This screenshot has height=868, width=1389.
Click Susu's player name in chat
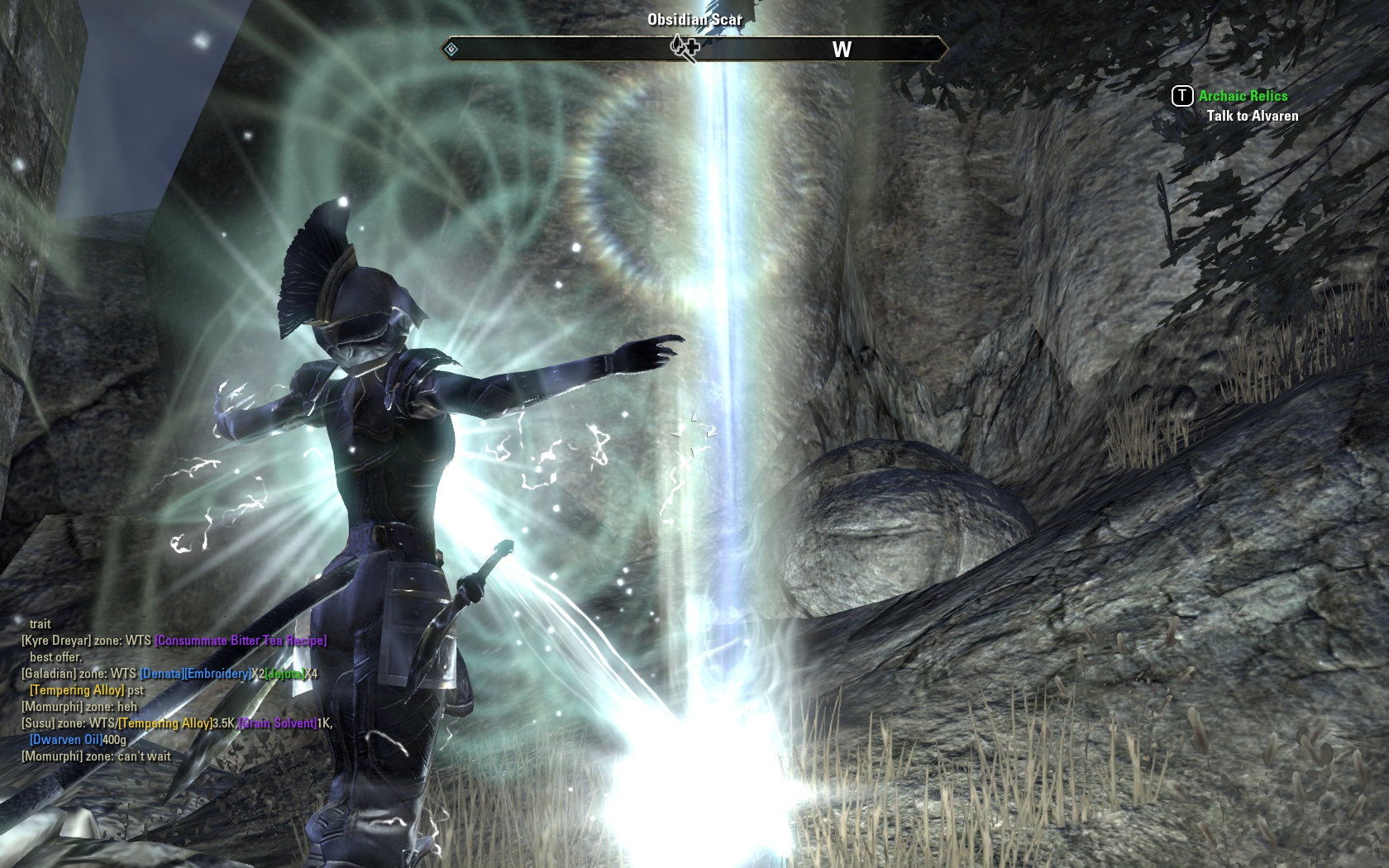(38, 723)
